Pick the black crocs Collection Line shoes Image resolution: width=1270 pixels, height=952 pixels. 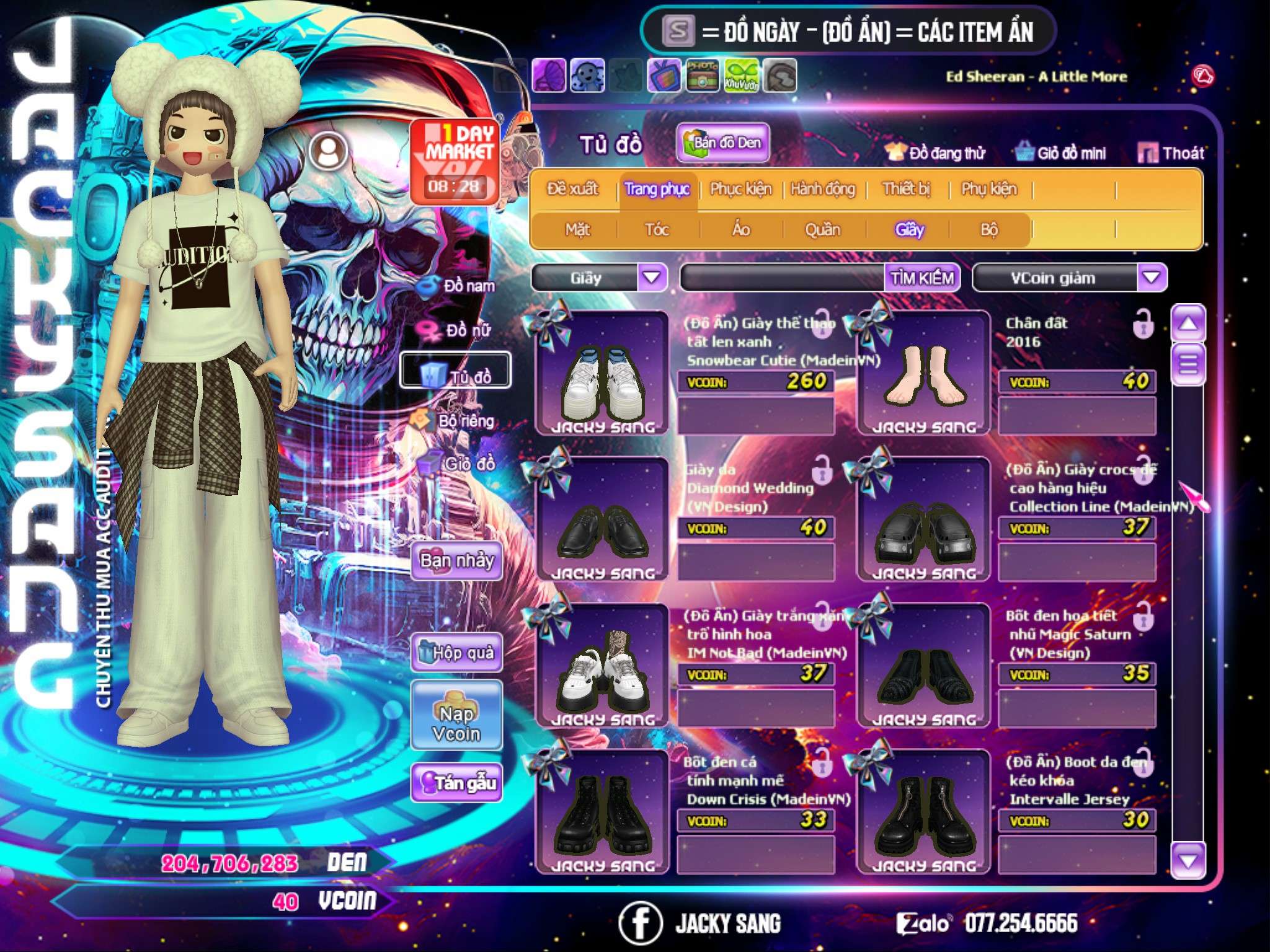pyautogui.click(x=924, y=521)
